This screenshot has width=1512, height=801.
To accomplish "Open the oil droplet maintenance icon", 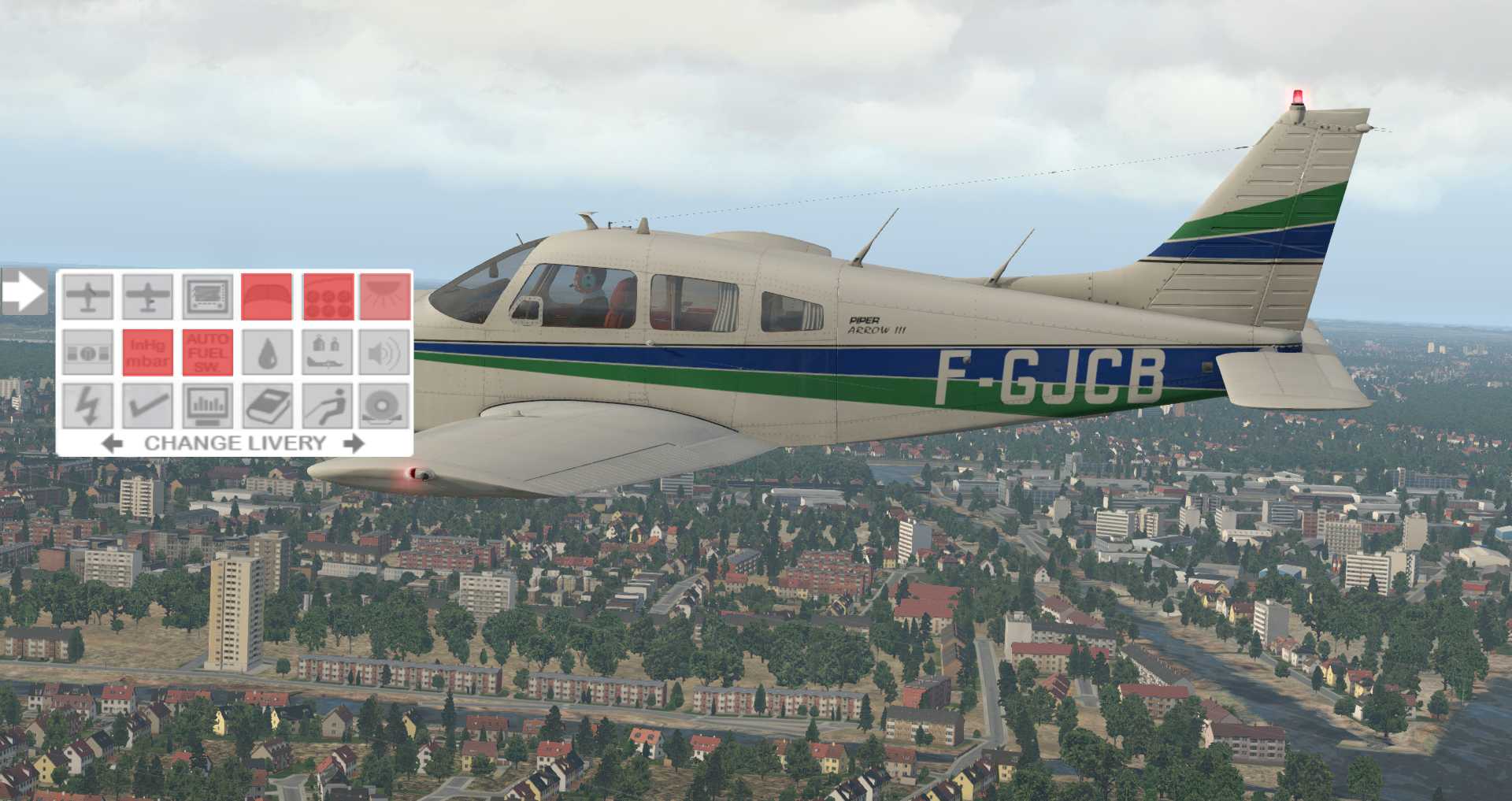I will (x=266, y=352).
